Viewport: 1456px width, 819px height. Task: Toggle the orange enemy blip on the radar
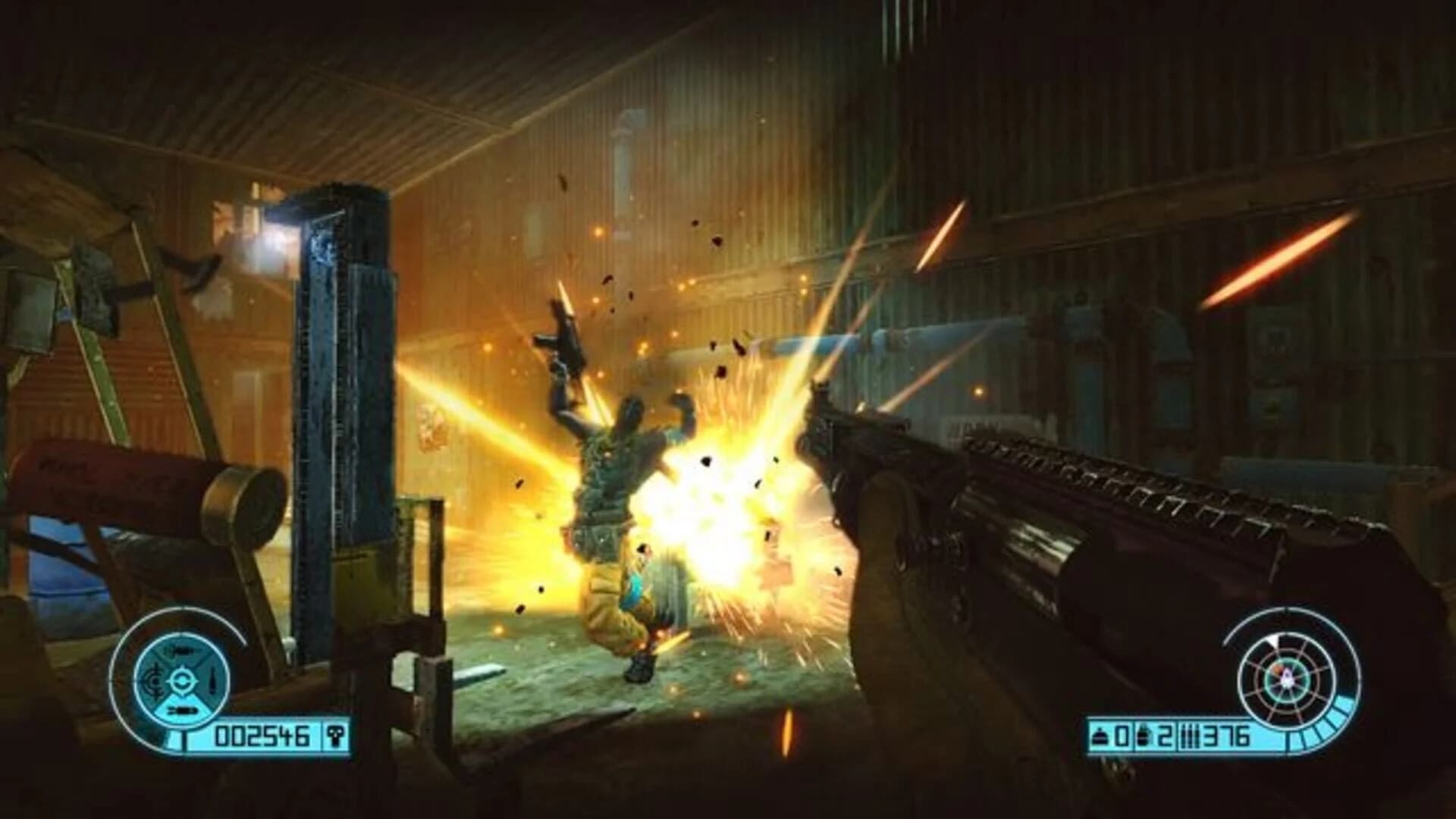tap(1277, 670)
